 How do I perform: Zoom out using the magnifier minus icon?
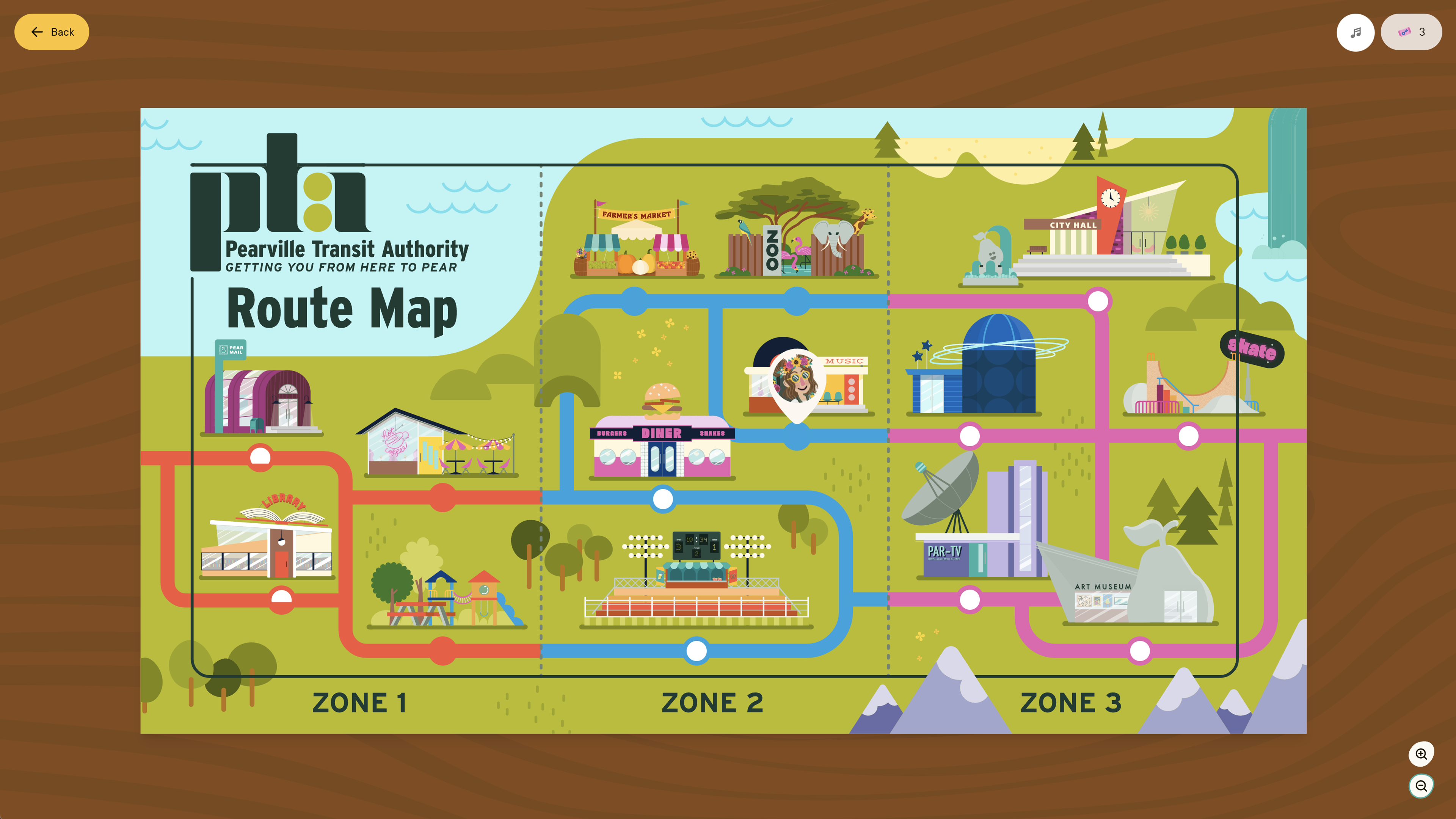pyautogui.click(x=1421, y=786)
